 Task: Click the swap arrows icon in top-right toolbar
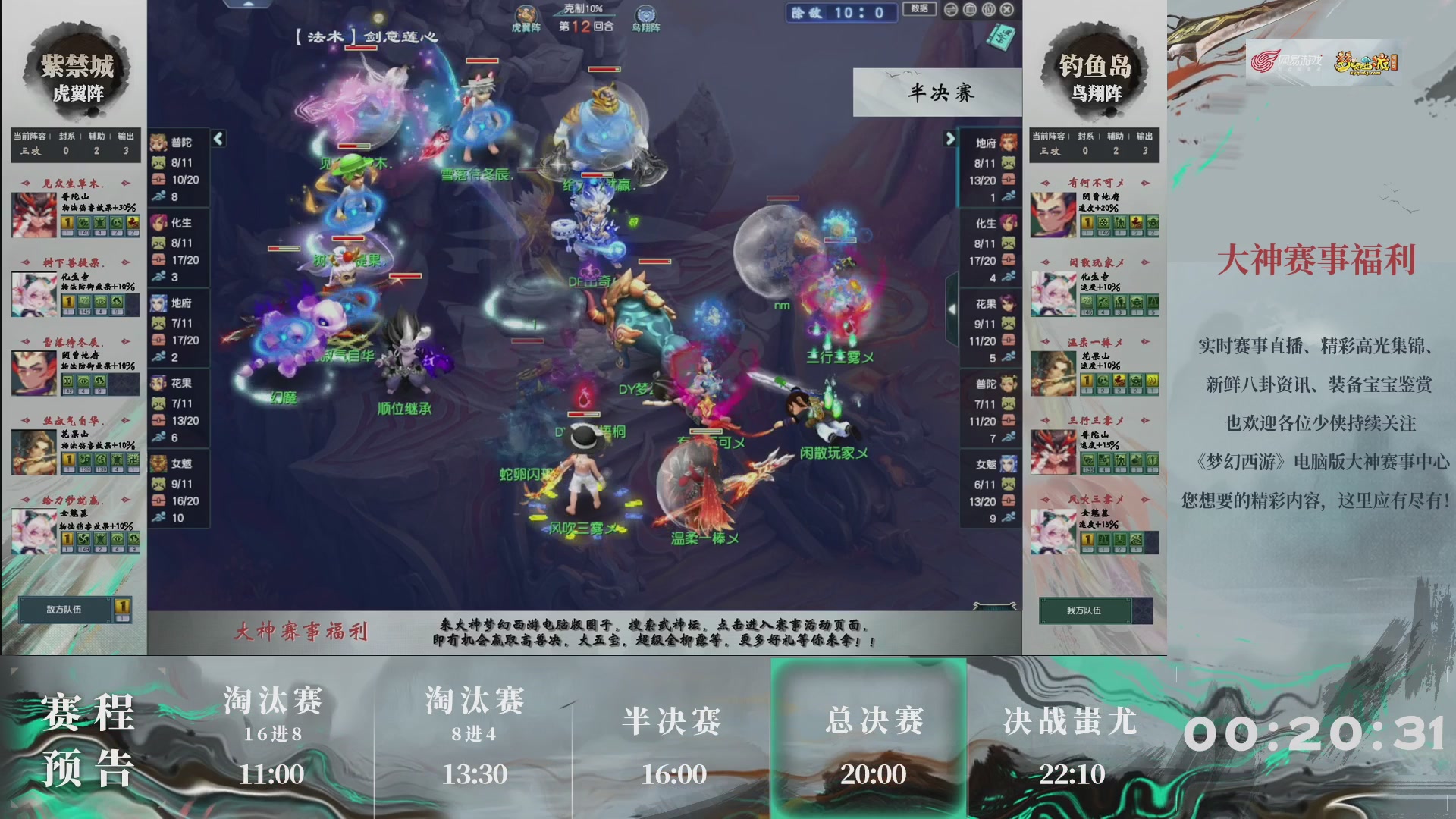coord(950,11)
